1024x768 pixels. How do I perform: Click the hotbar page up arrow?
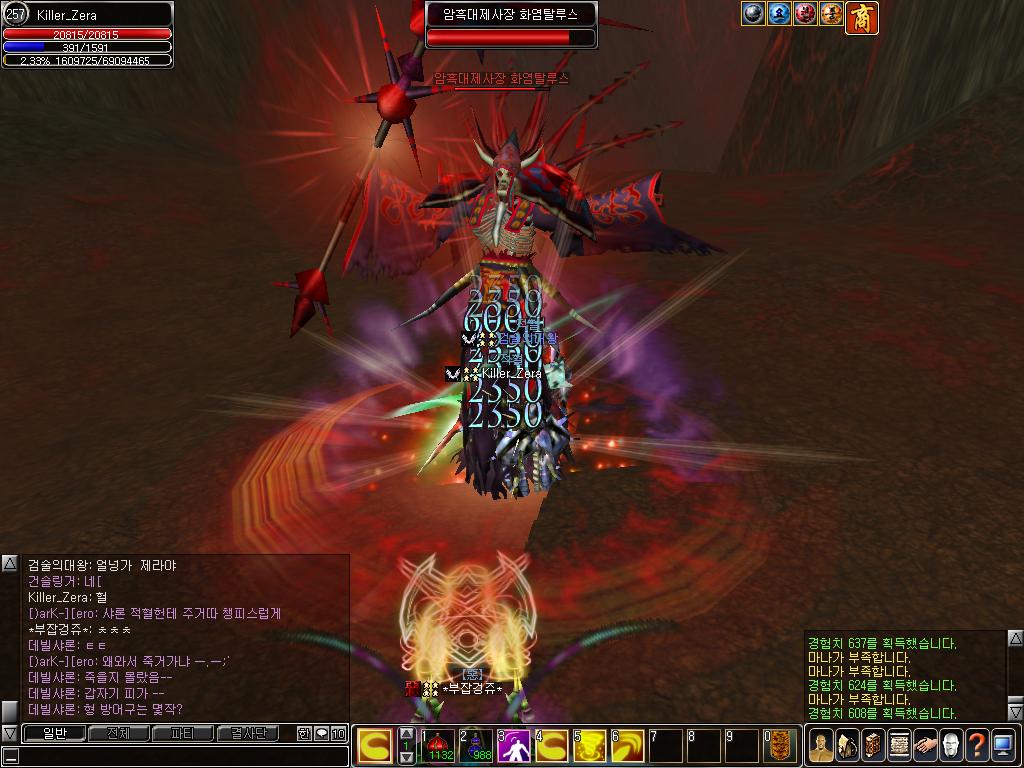coord(406,734)
